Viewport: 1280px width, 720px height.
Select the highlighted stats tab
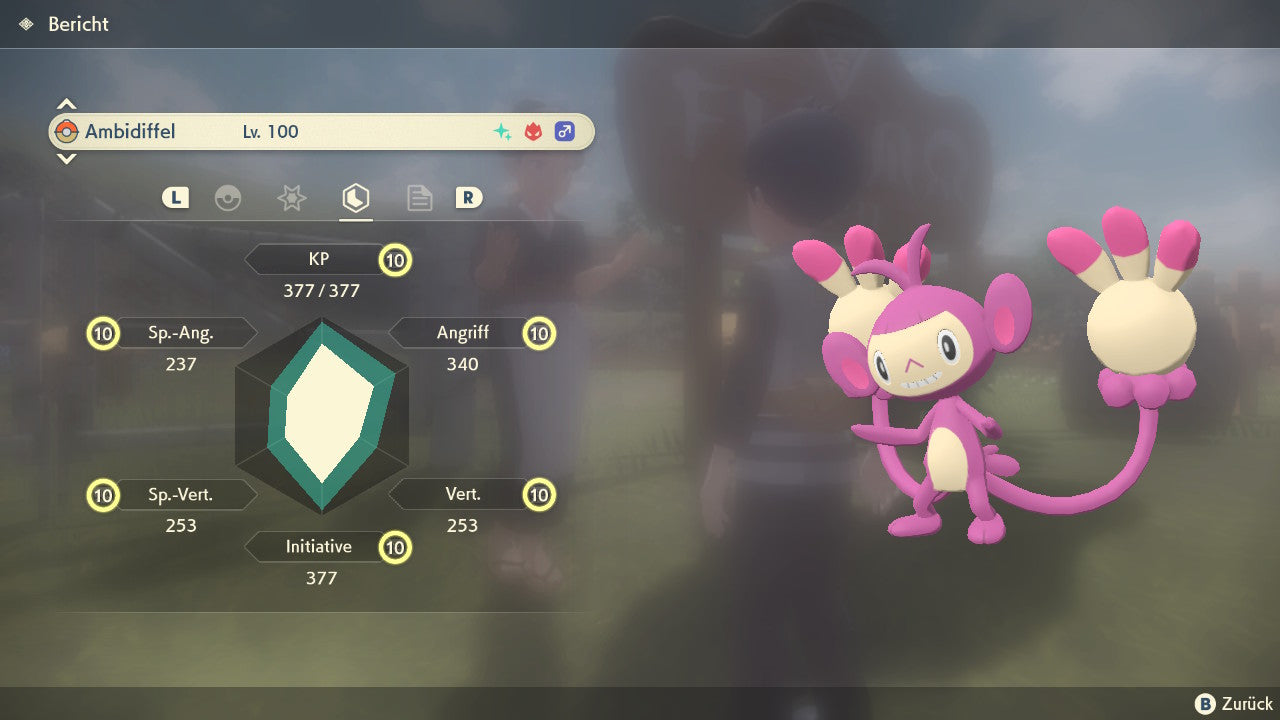pyautogui.click(x=355, y=198)
